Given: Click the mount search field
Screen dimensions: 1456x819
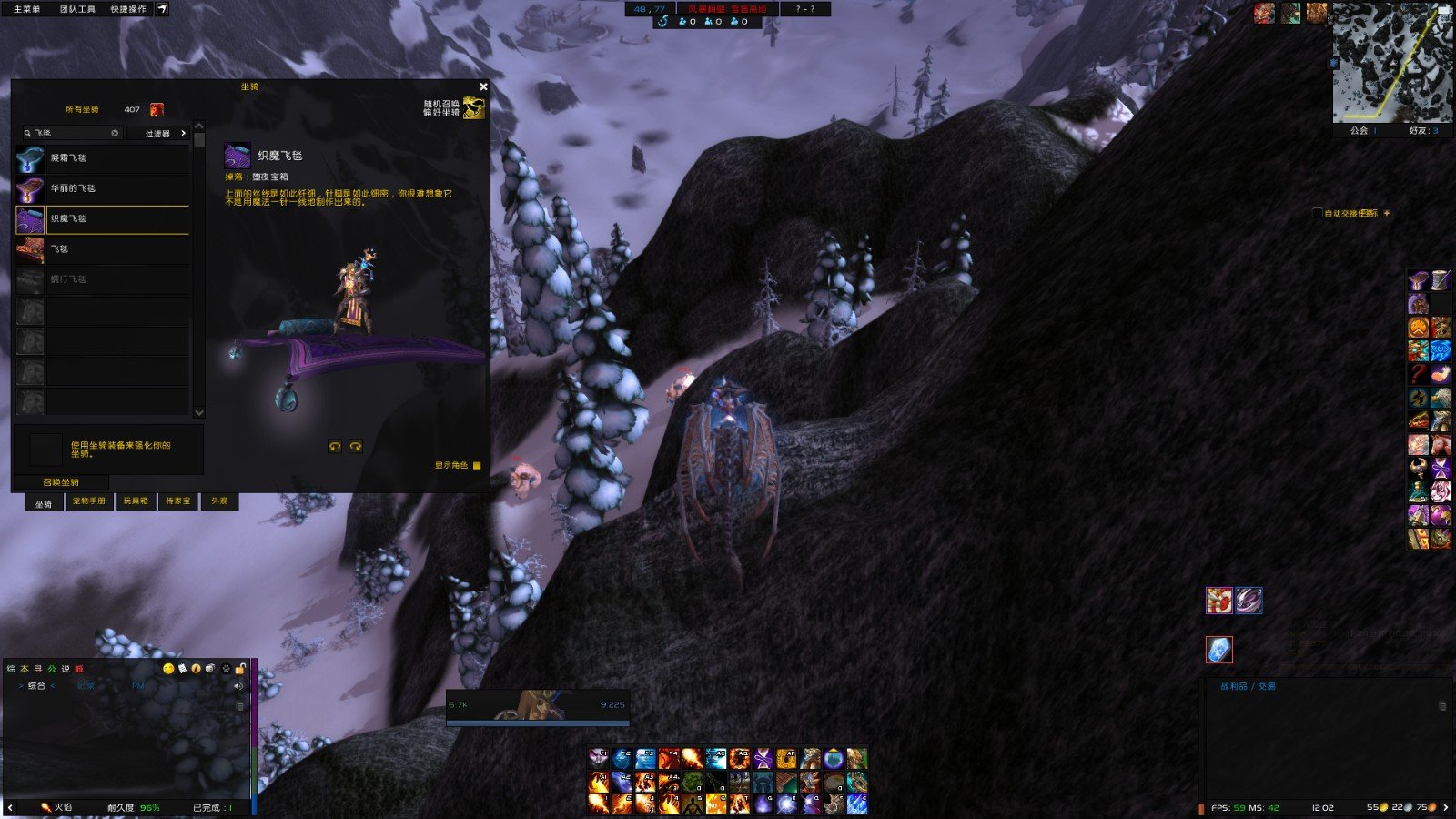Looking at the screenshot, I should (75, 133).
